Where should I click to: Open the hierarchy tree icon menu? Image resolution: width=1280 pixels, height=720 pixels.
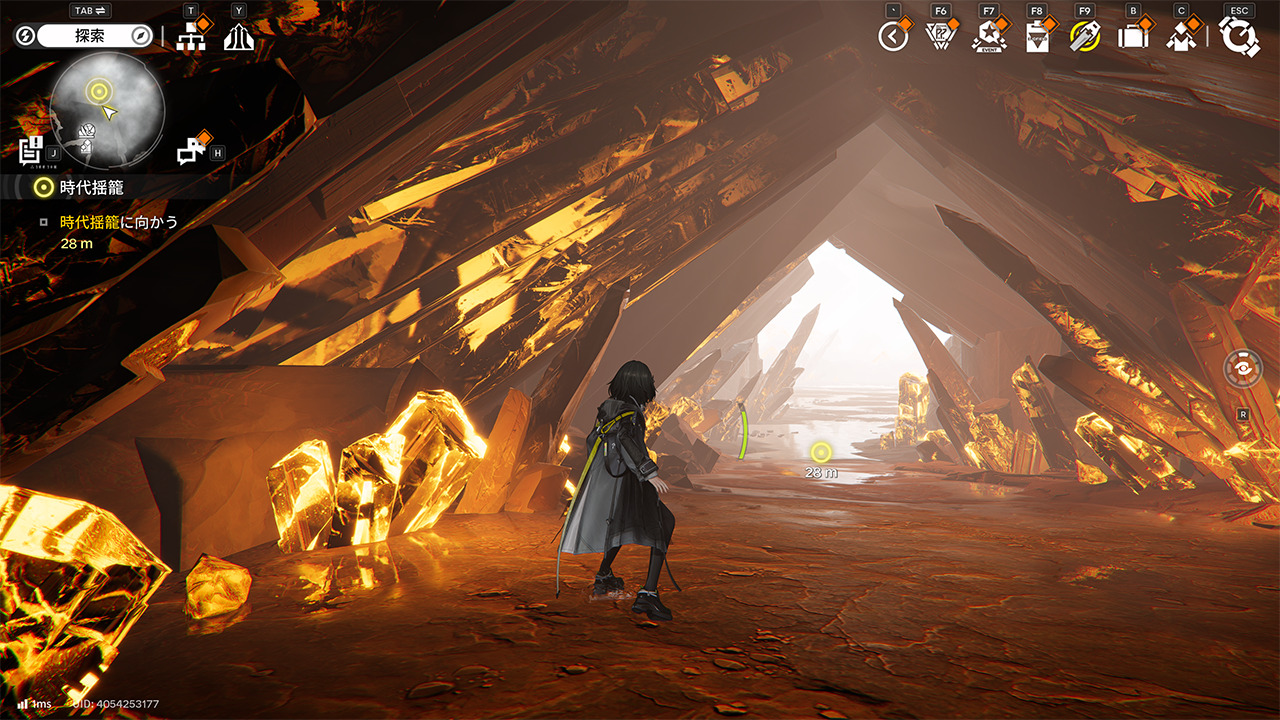[190, 37]
